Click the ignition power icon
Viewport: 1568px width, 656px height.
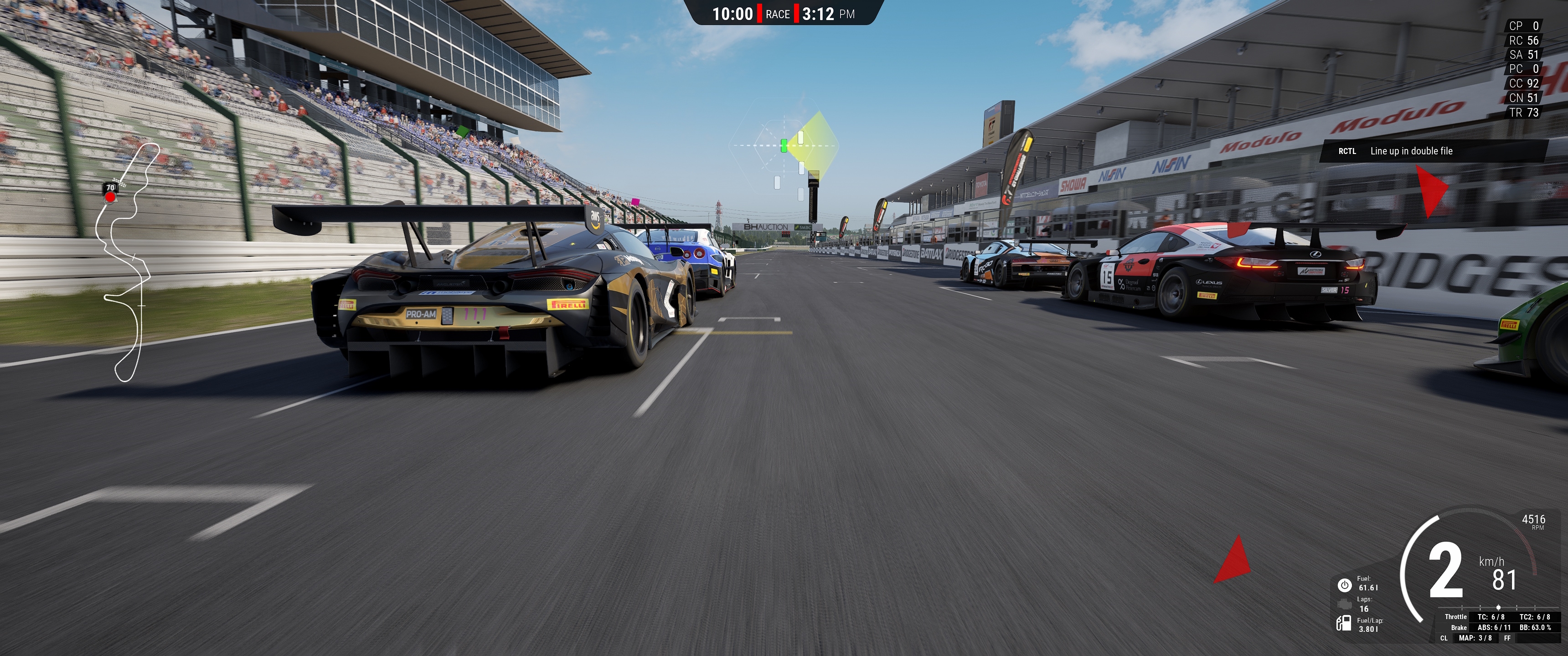(x=1344, y=585)
